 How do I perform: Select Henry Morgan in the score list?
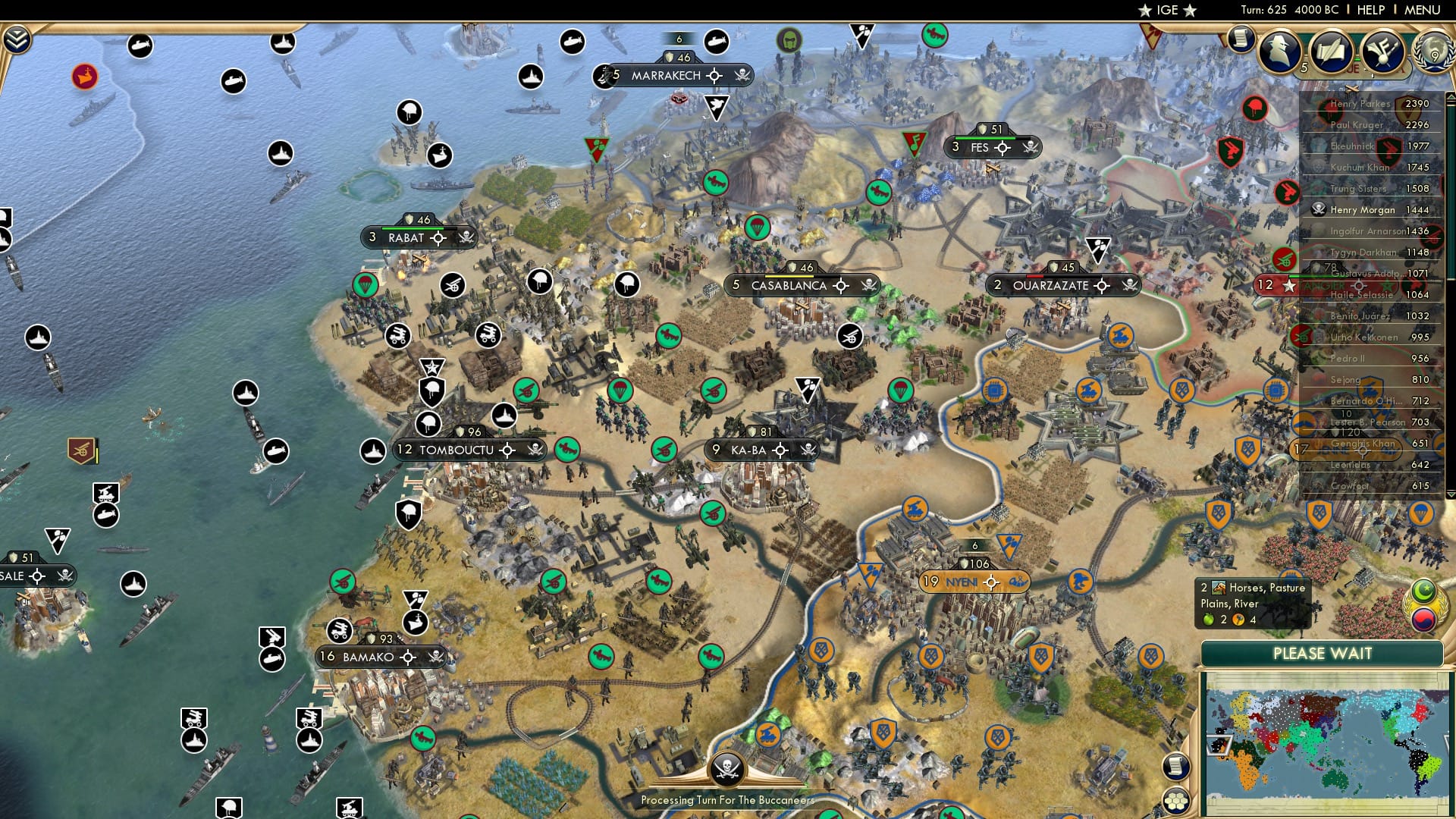tap(1365, 210)
